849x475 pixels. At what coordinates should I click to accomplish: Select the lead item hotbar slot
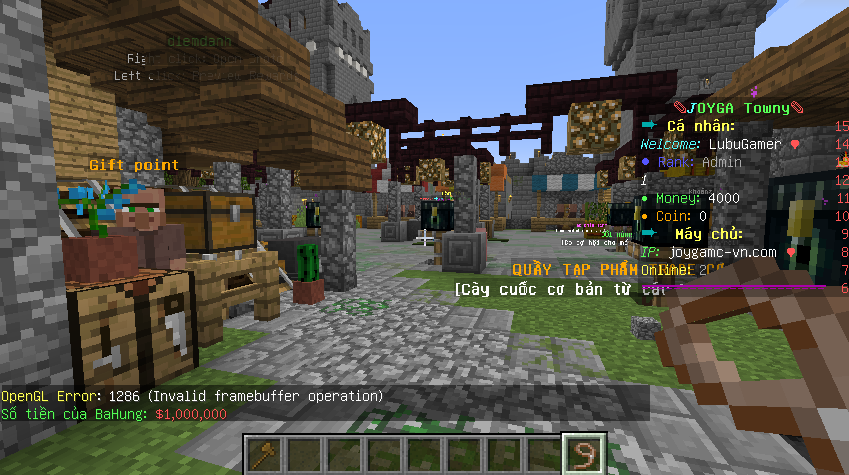[x=583, y=454]
